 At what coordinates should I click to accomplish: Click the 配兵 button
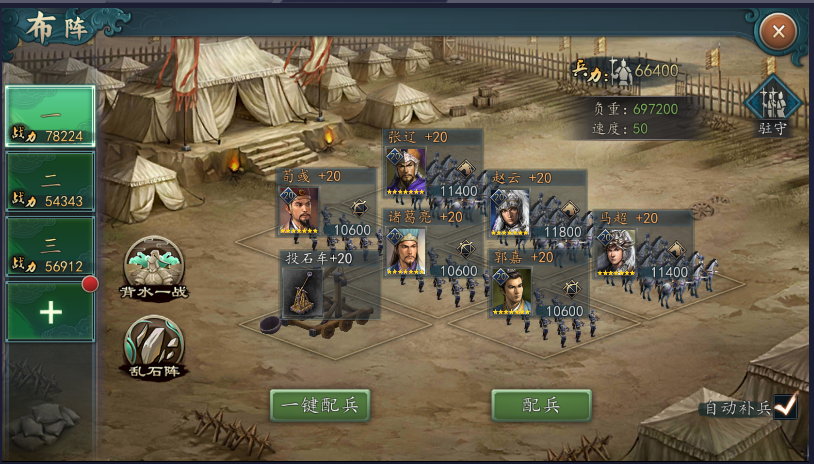pos(541,405)
